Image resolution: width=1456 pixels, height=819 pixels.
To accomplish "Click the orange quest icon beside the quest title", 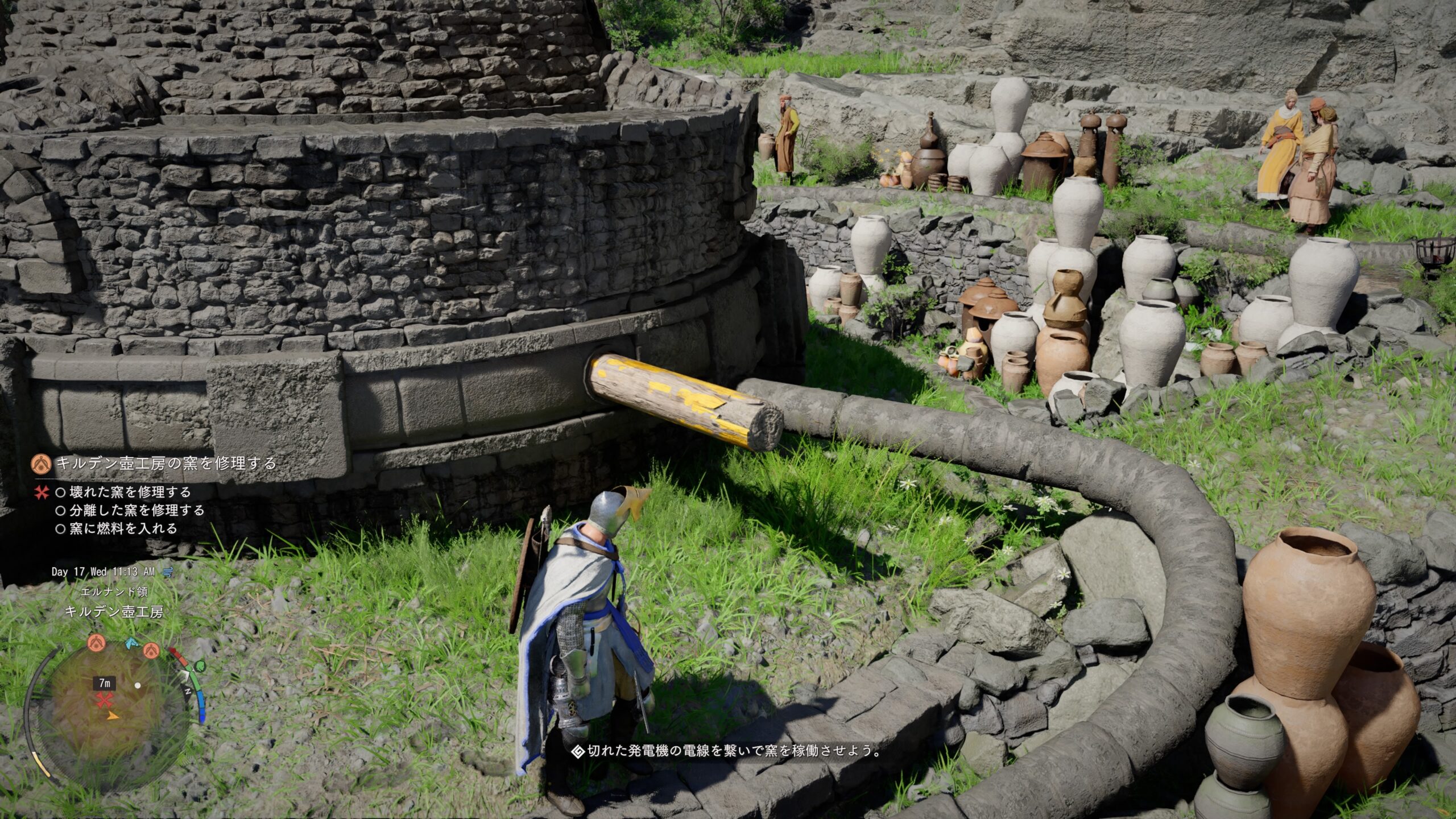I will click(x=42, y=463).
